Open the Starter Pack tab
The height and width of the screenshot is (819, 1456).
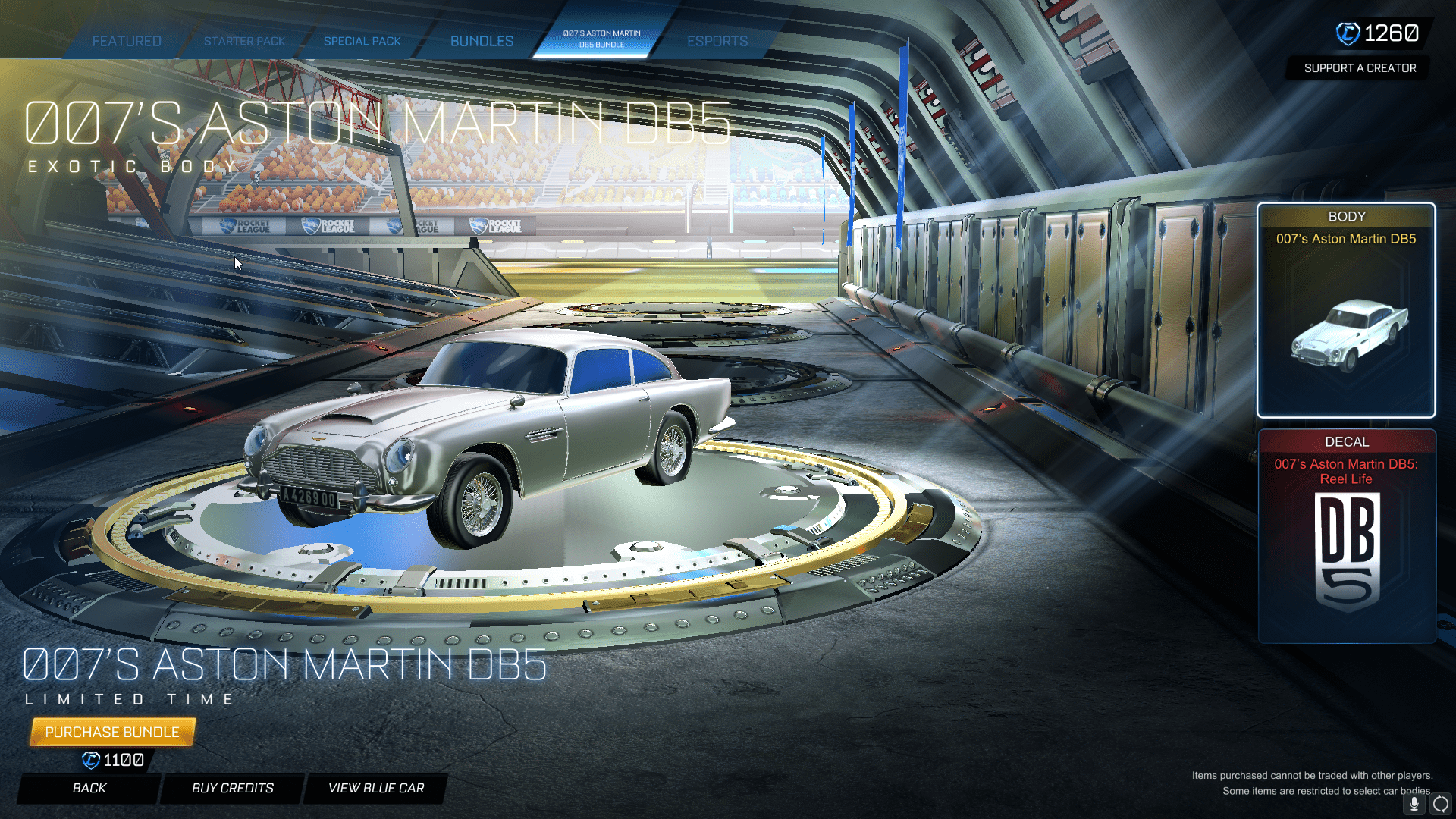pyautogui.click(x=244, y=41)
